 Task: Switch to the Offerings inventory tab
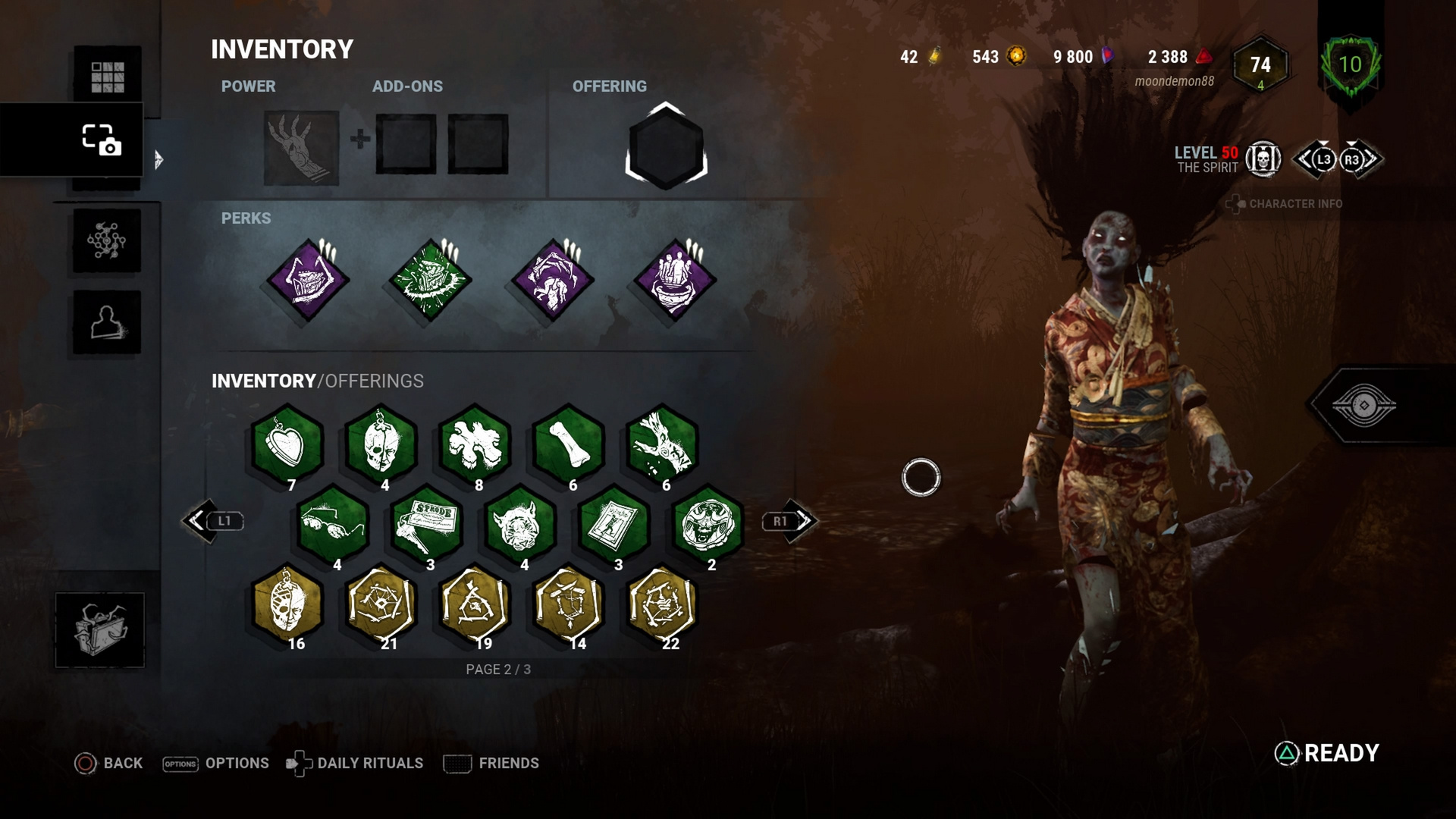373,381
